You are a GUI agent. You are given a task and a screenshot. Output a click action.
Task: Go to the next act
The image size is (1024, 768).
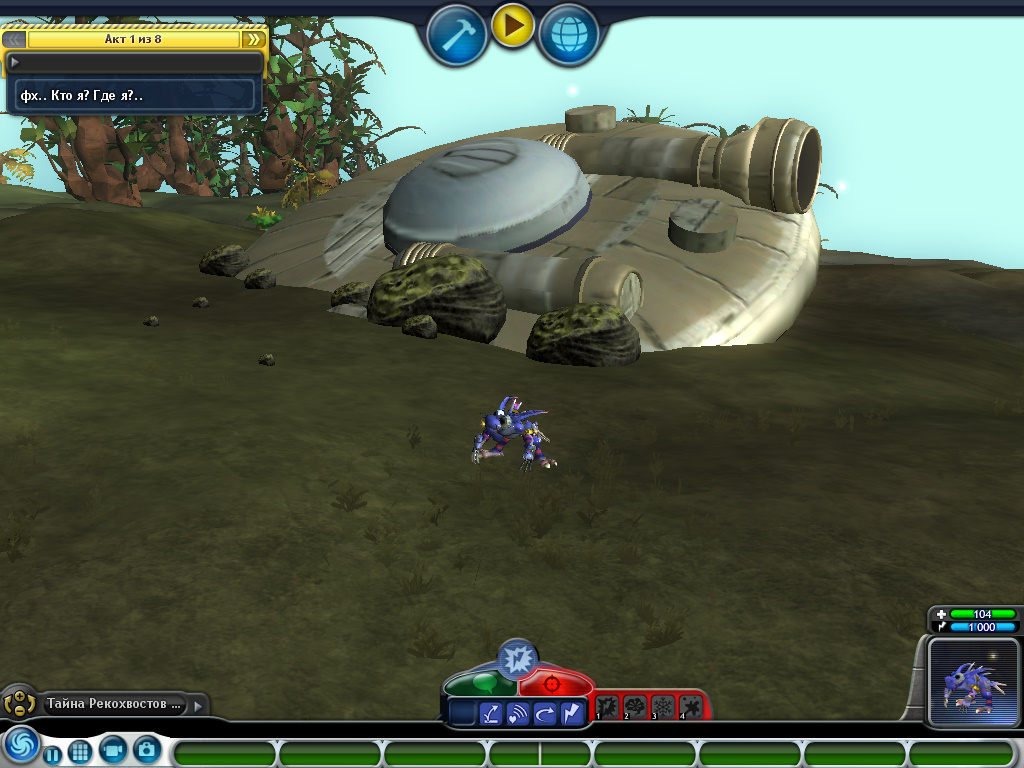254,39
